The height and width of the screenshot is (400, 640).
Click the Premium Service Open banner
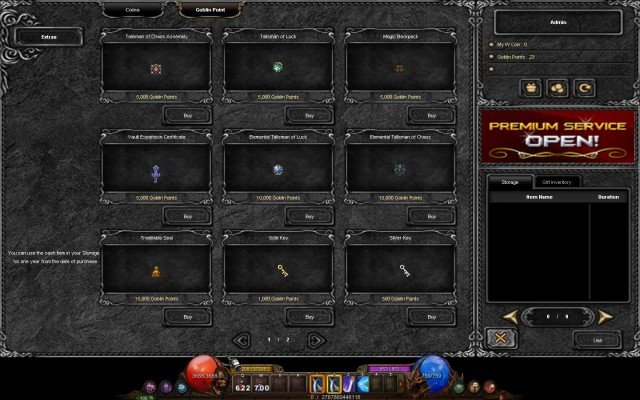point(554,136)
